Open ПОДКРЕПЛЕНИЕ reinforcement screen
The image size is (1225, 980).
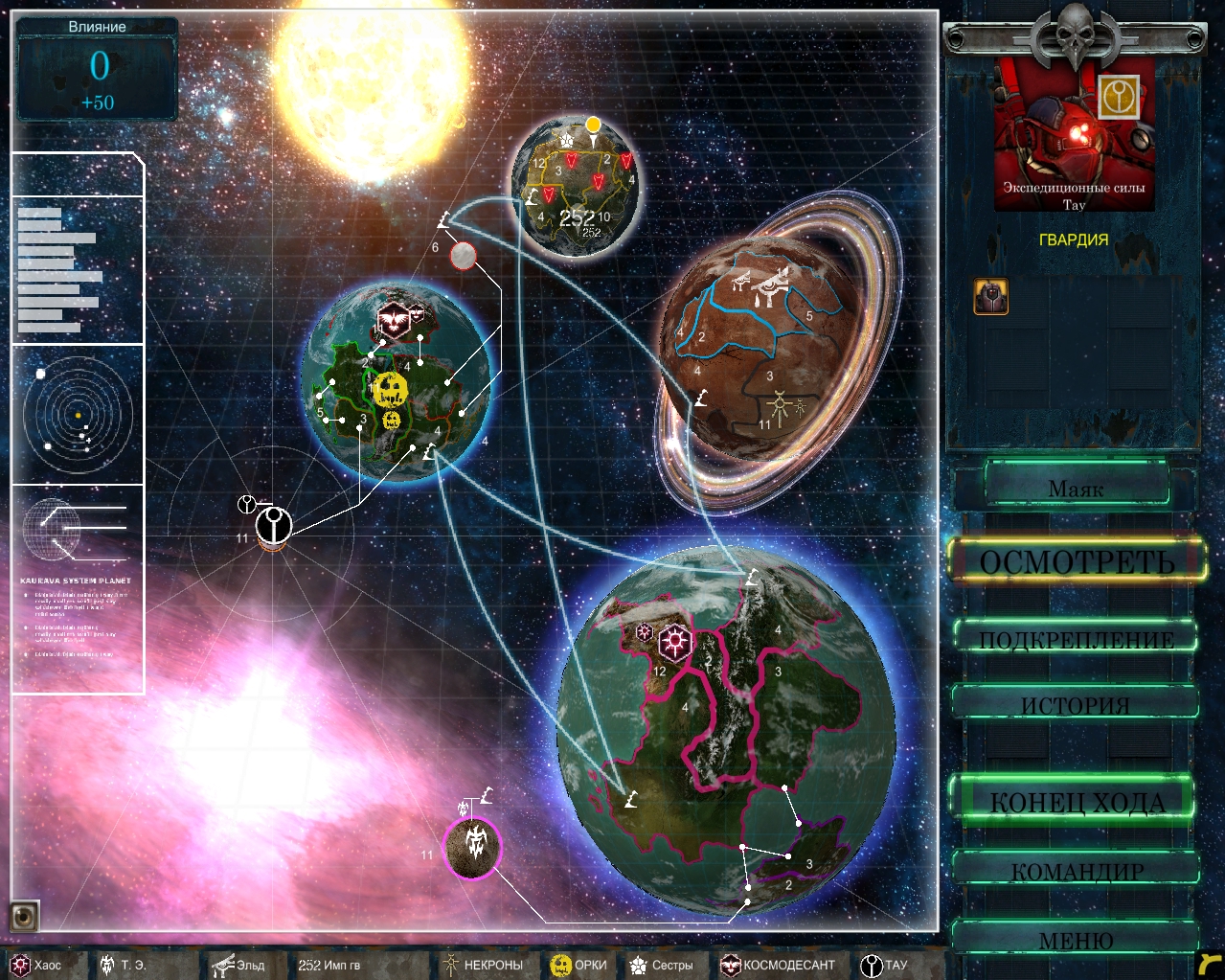click(x=1076, y=639)
